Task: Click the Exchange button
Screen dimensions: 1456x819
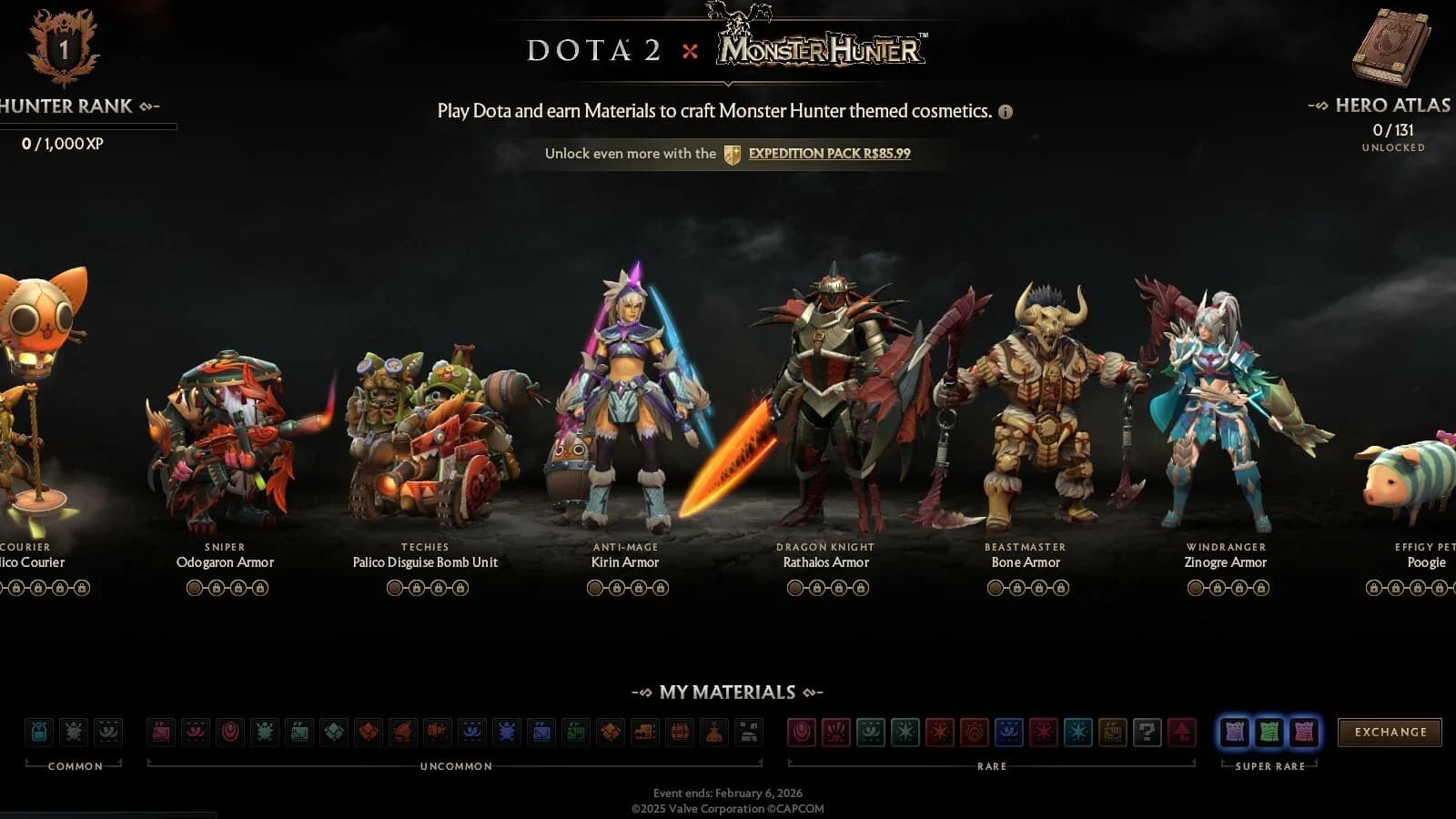Action: click(x=1390, y=731)
